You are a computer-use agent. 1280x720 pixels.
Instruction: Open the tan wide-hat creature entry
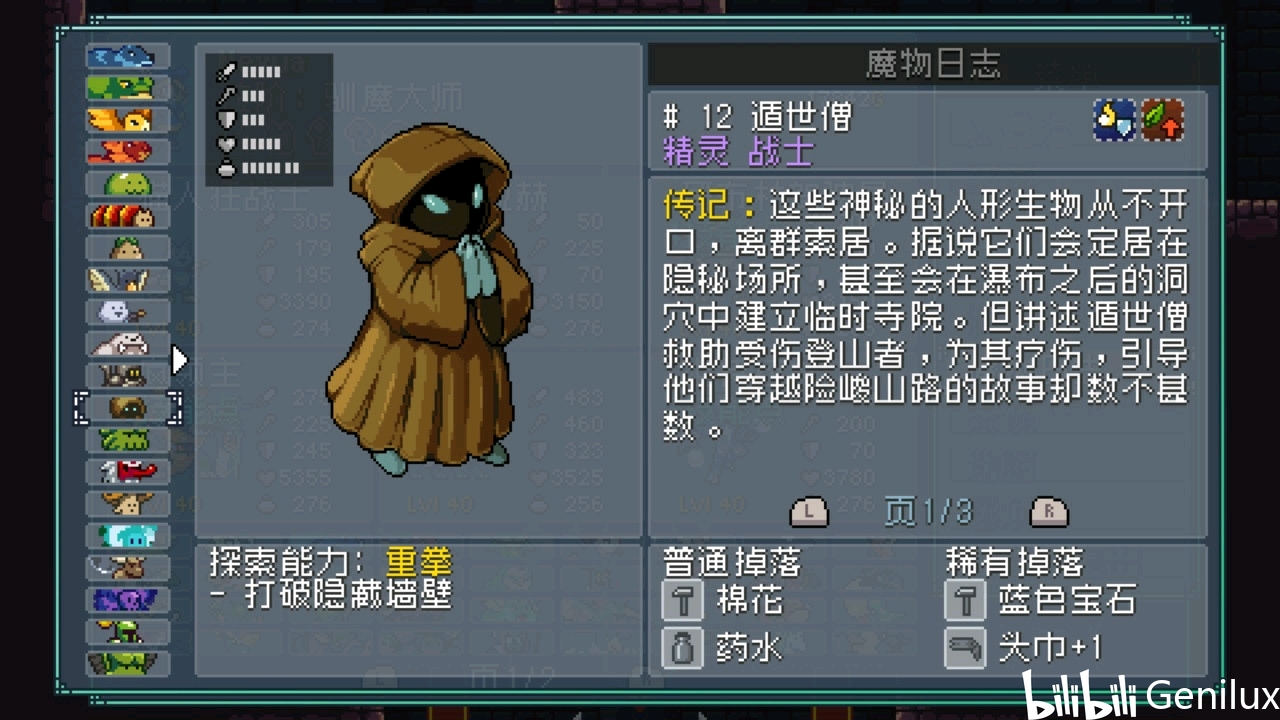coord(127,503)
